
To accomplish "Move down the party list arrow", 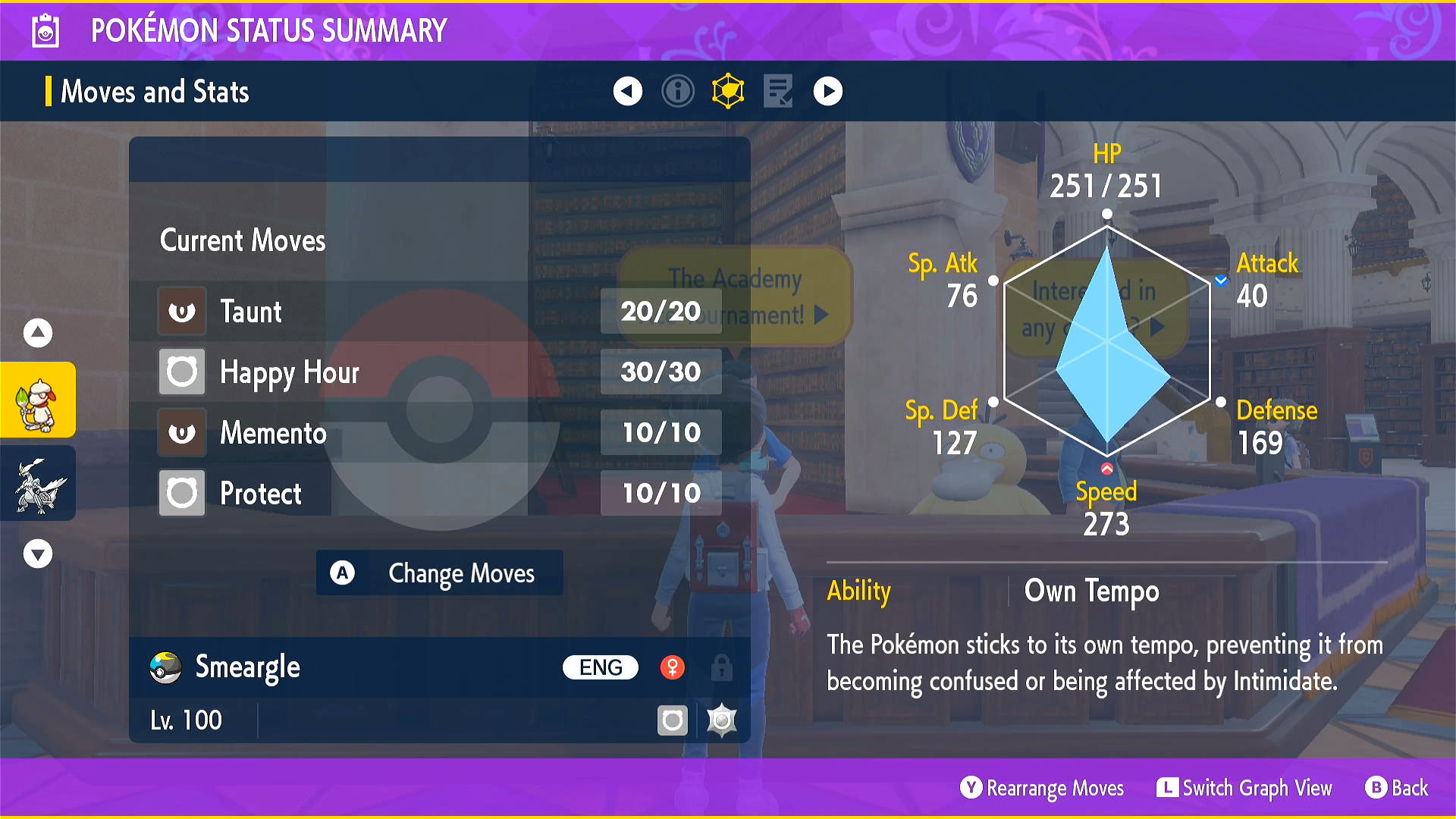I will [x=38, y=554].
